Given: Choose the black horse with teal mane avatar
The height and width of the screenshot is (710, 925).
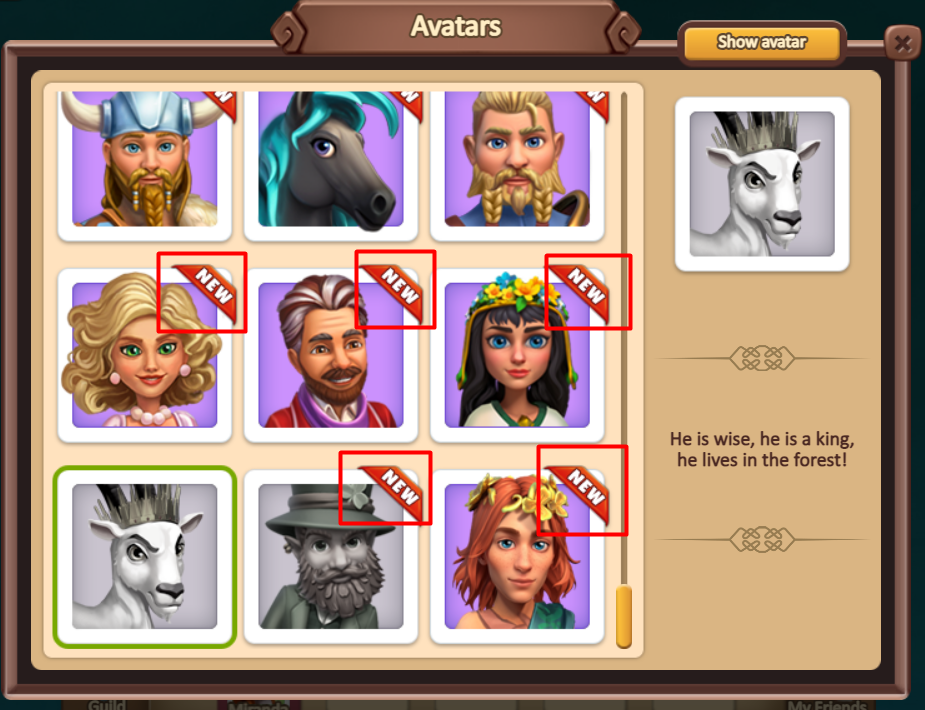Looking at the screenshot, I should coord(331,160).
